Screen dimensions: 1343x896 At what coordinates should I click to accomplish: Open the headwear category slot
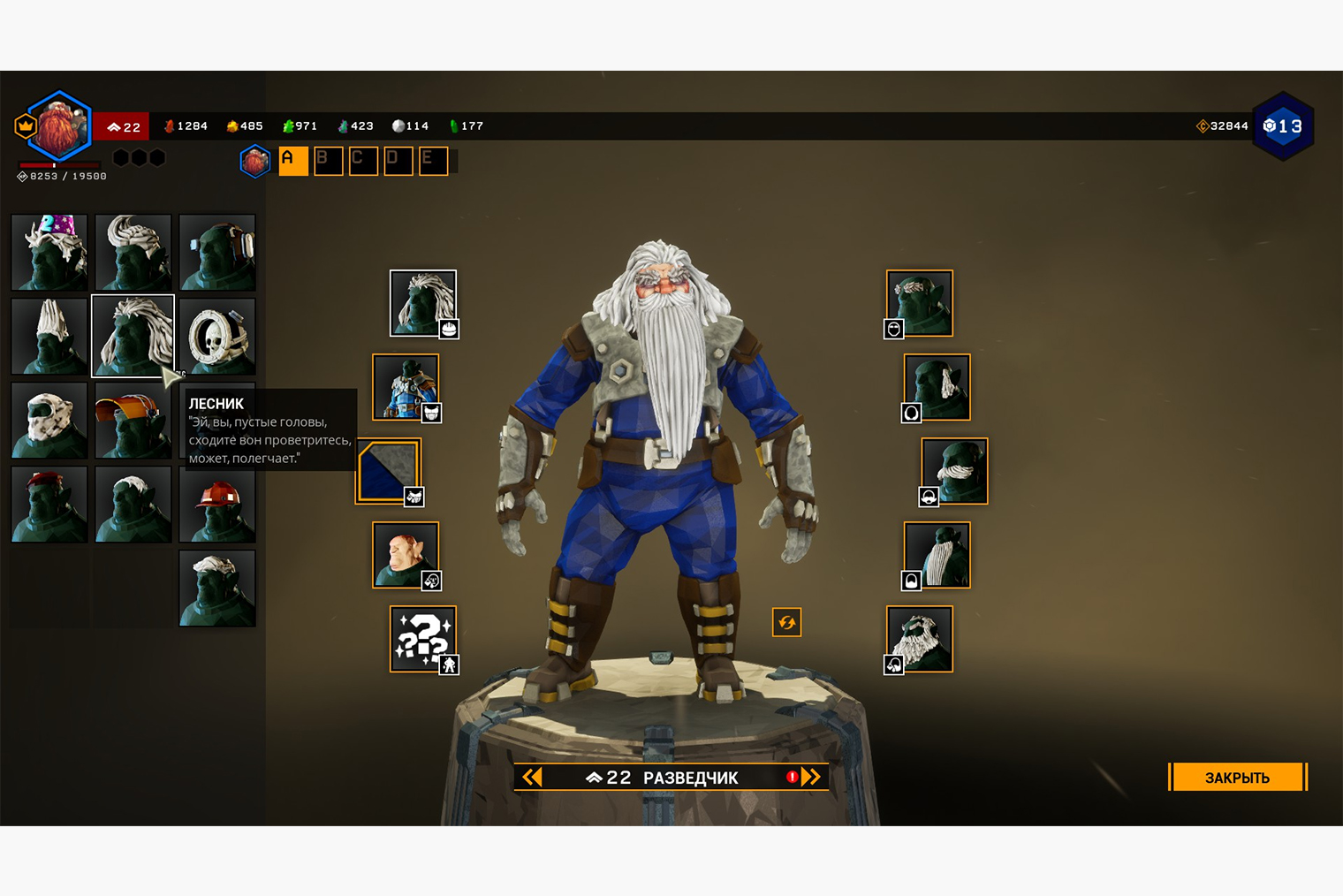423,303
